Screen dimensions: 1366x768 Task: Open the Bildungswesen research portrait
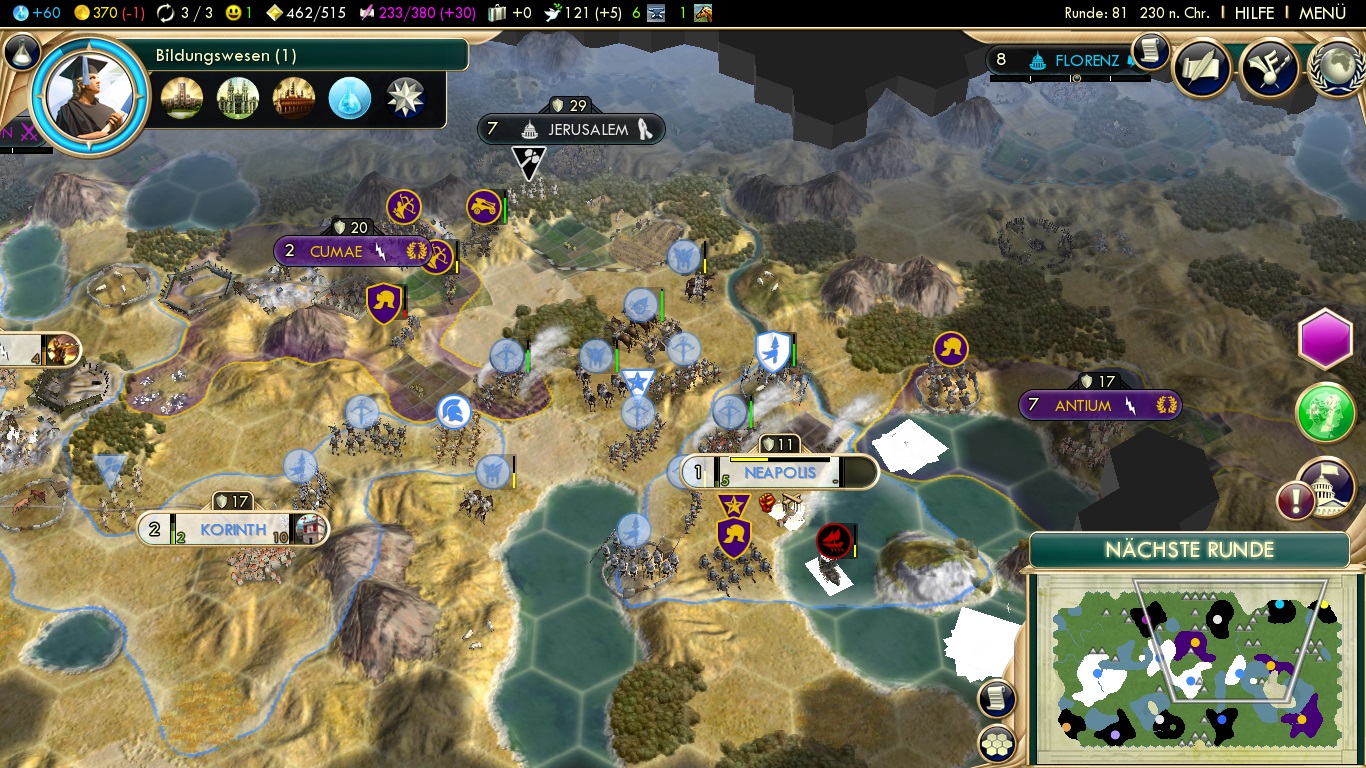pyautogui.click(x=91, y=96)
